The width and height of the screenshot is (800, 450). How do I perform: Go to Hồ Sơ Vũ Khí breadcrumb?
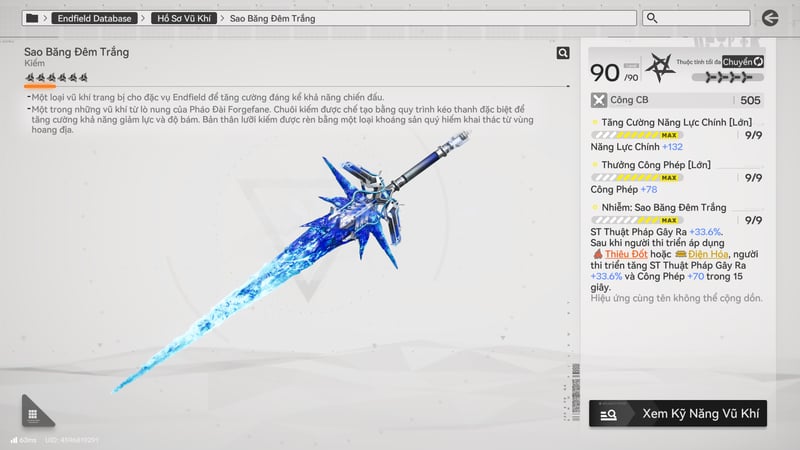pos(185,18)
